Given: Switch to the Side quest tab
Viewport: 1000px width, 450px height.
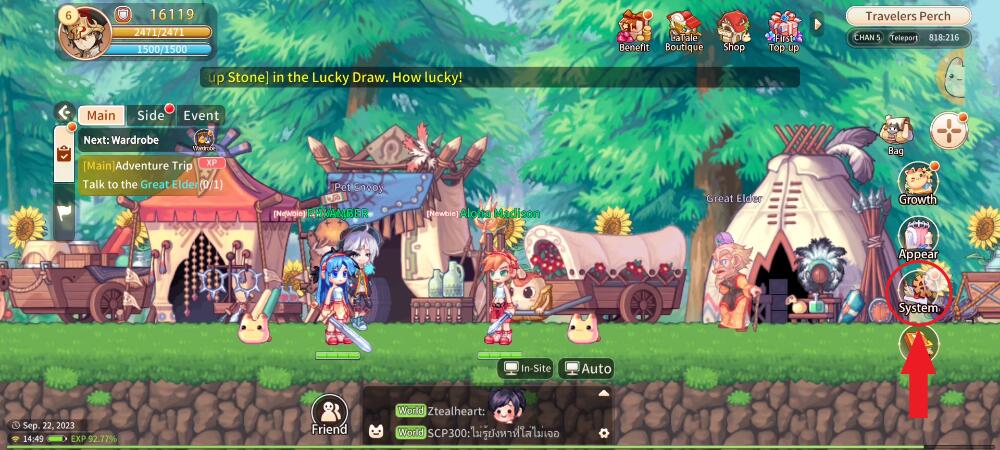Looking at the screenshot, I should point(150,115).
